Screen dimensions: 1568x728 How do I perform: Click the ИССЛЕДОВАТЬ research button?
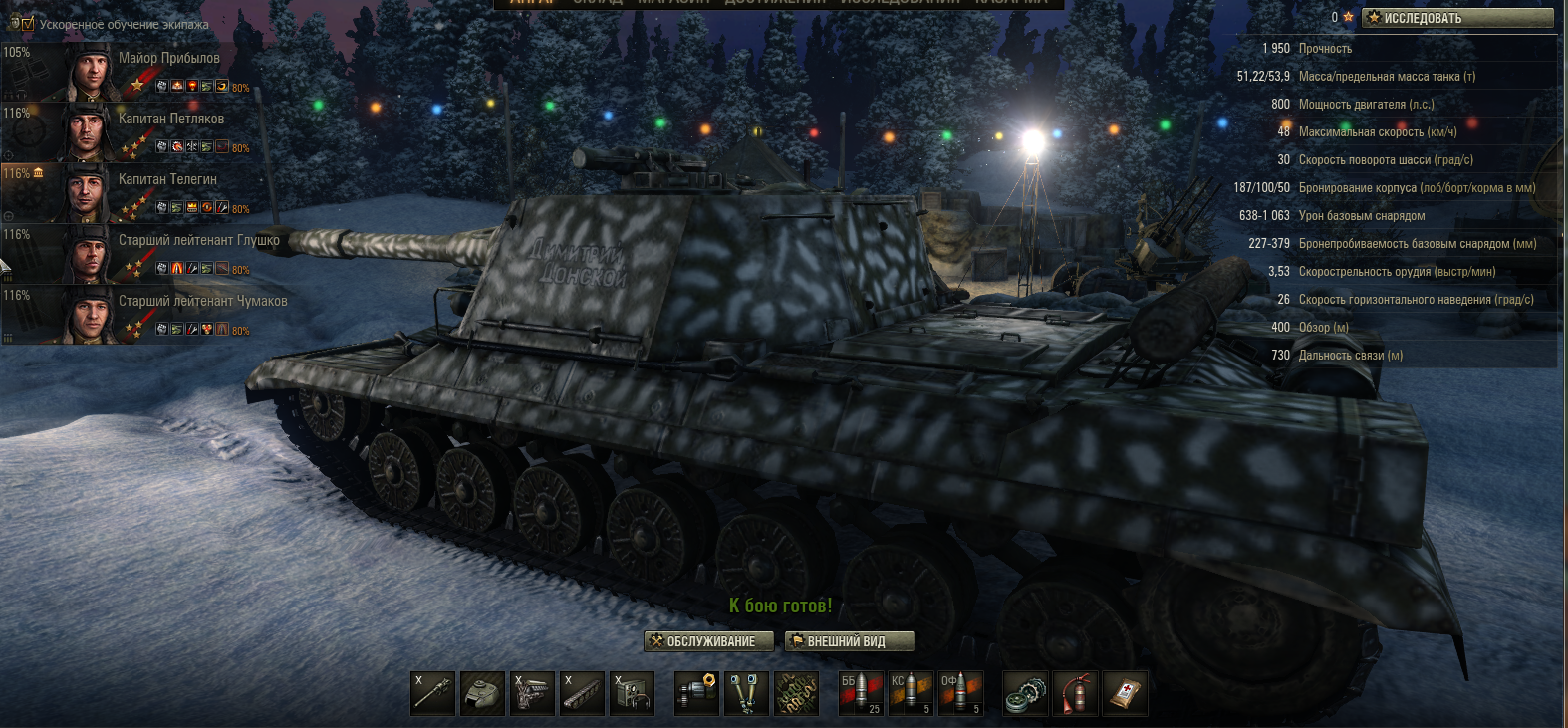point(1456,18)
